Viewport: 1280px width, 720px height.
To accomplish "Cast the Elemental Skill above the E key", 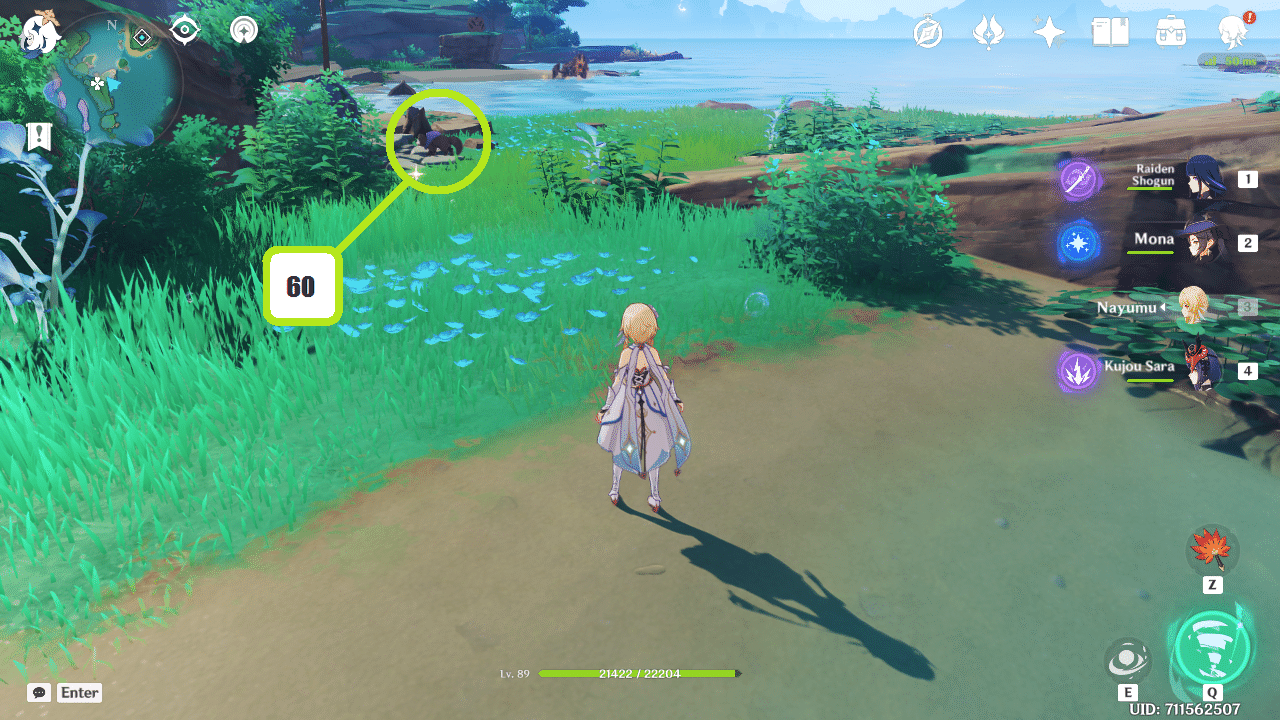I will (1128, 658).
